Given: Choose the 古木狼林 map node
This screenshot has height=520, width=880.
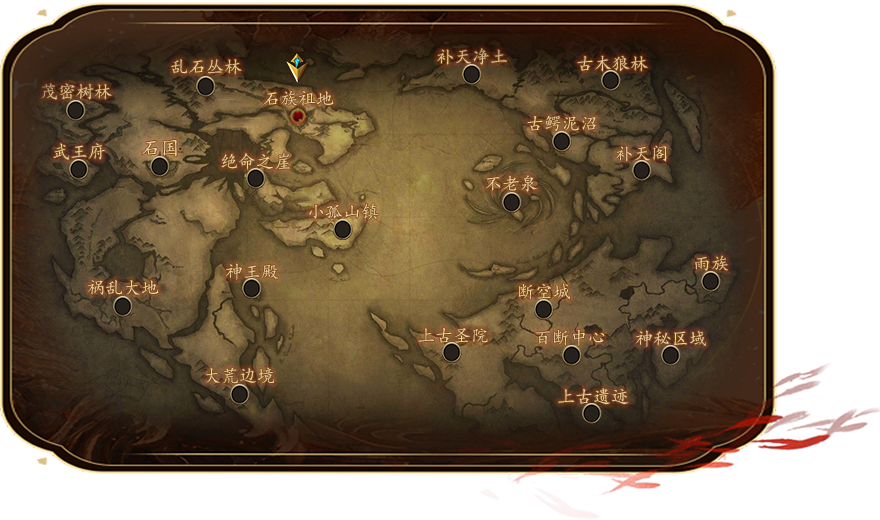Looking at the screenshot, I should pyautogui.click(x=611, y=80).
